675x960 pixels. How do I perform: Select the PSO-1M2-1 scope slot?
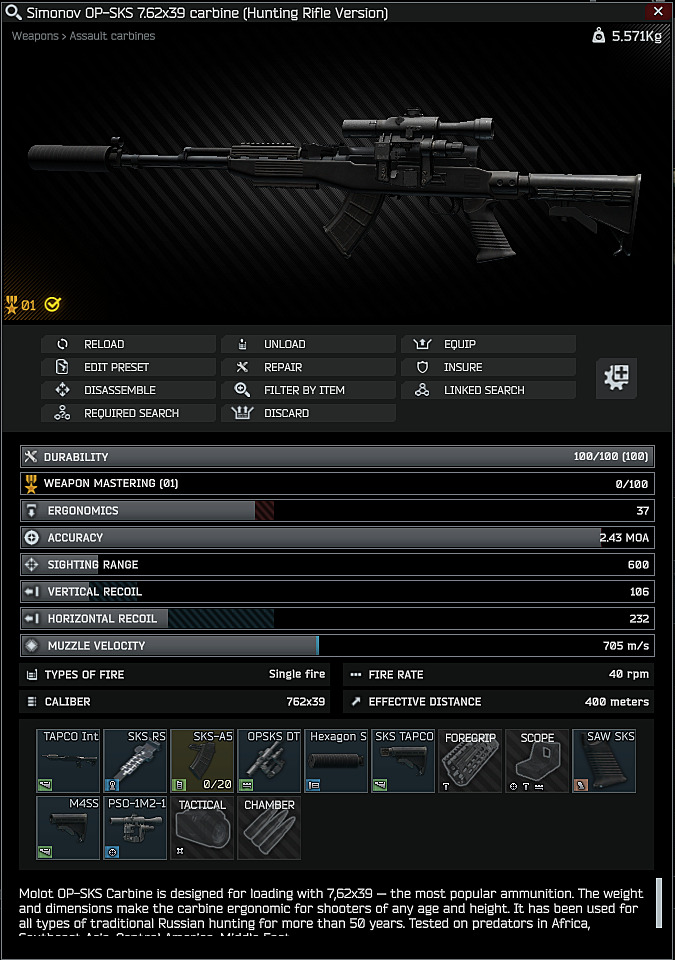[135, 828]
